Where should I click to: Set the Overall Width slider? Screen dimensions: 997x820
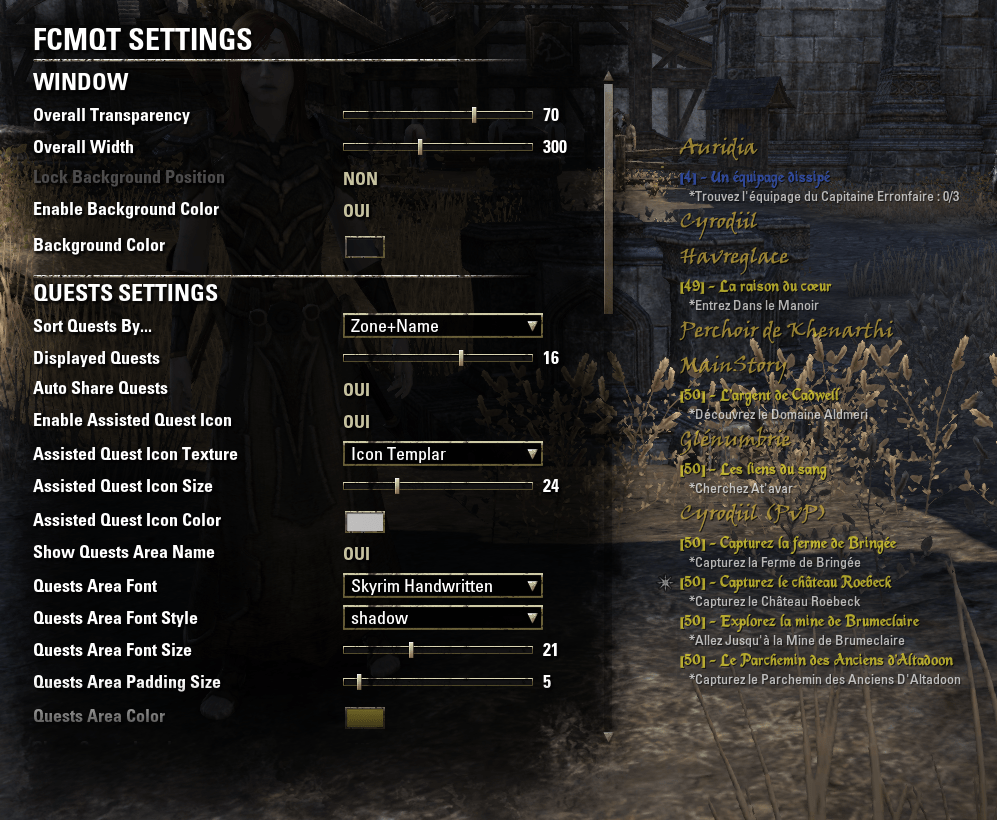[x=420, y=147]
